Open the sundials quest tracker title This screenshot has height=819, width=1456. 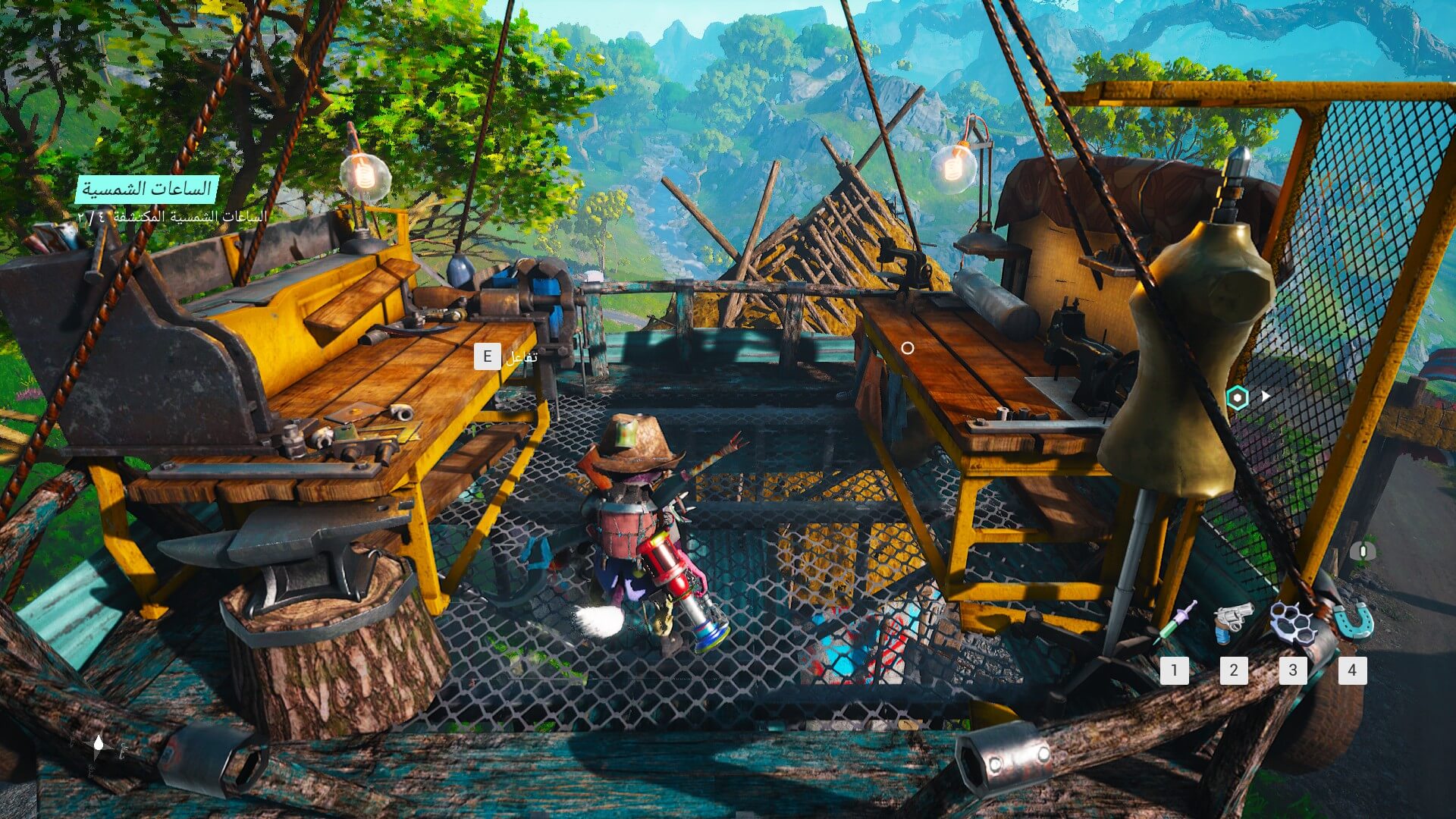coord(146,189)
